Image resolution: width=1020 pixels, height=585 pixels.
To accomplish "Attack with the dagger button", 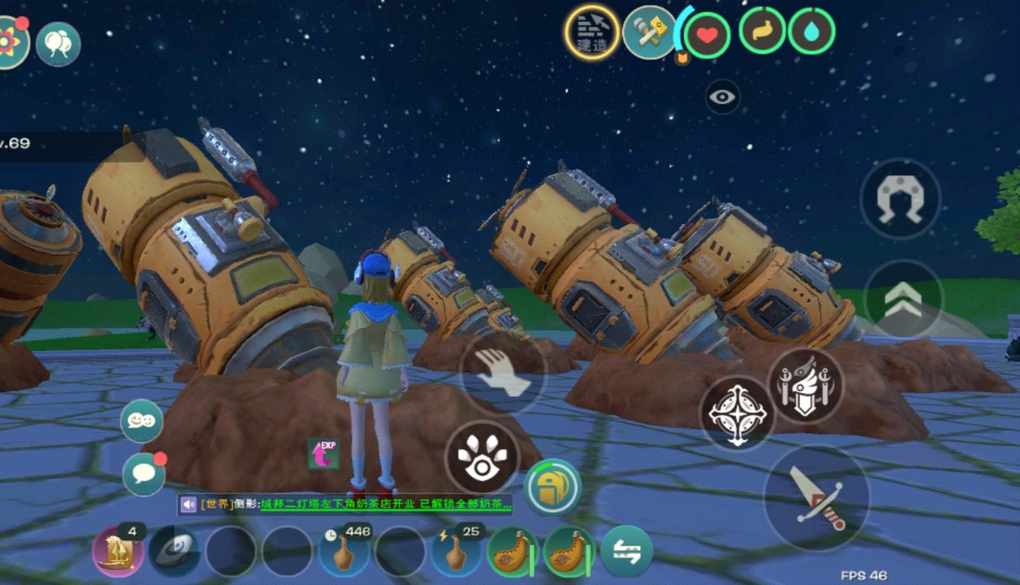I will [816, 498].
